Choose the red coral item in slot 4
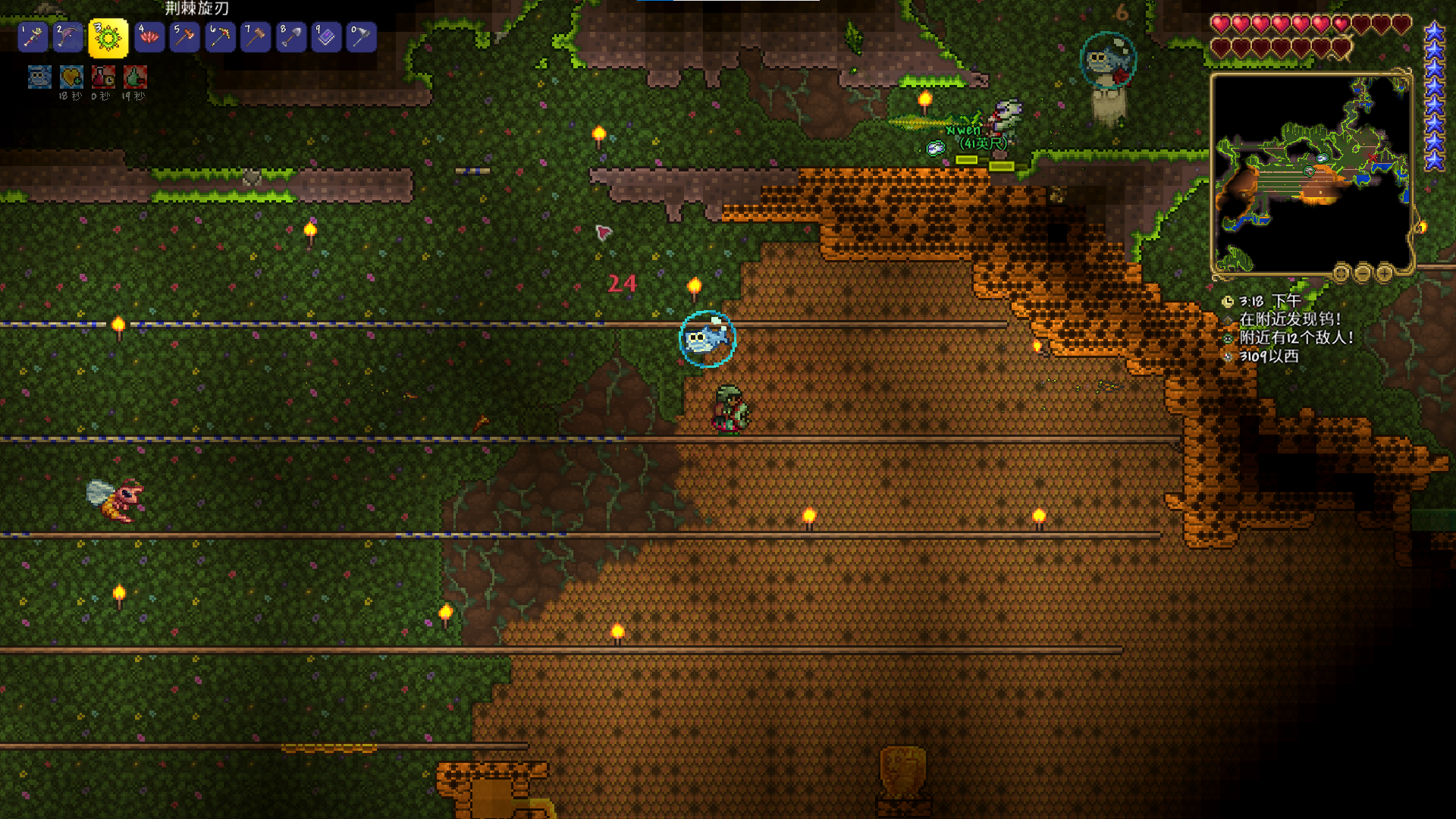 coord(149,37)
